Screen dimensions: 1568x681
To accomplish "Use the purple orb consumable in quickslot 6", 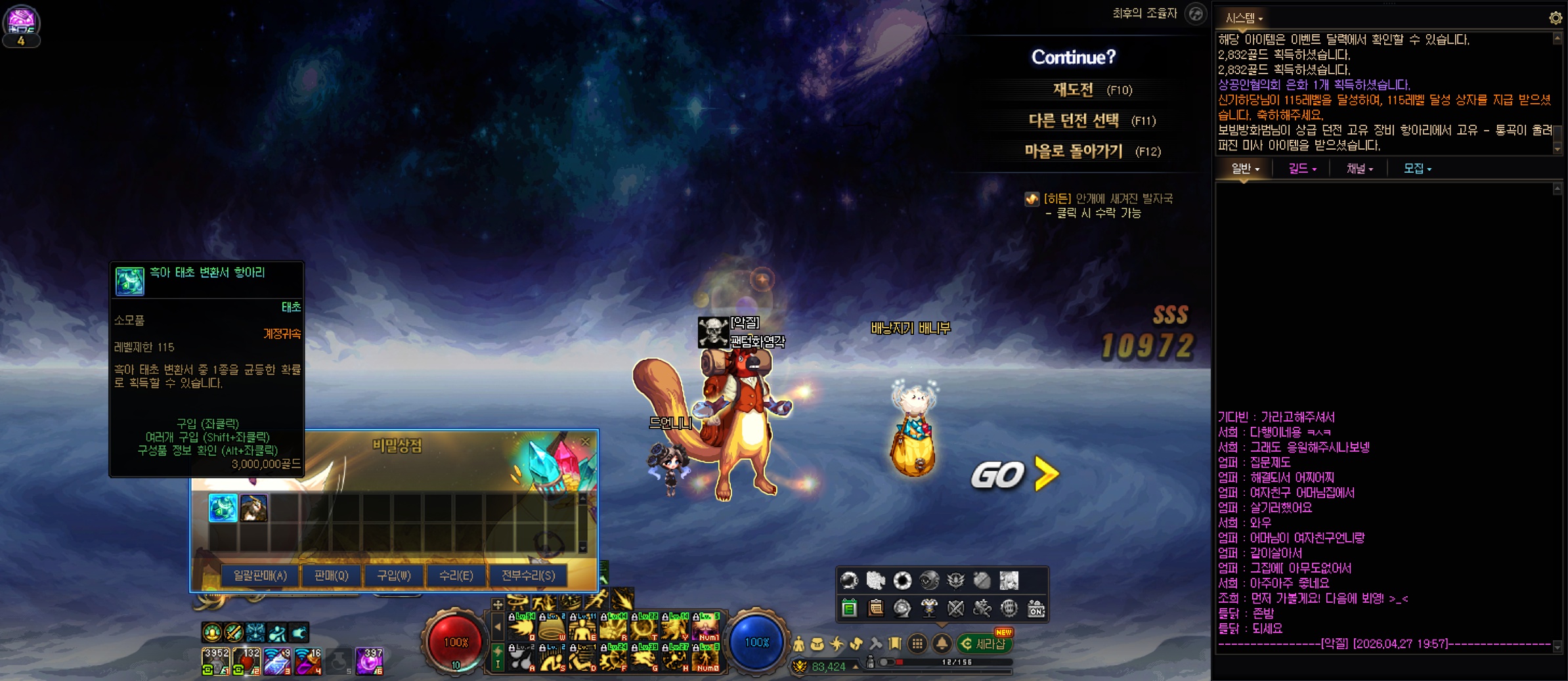I will point(369,661).
